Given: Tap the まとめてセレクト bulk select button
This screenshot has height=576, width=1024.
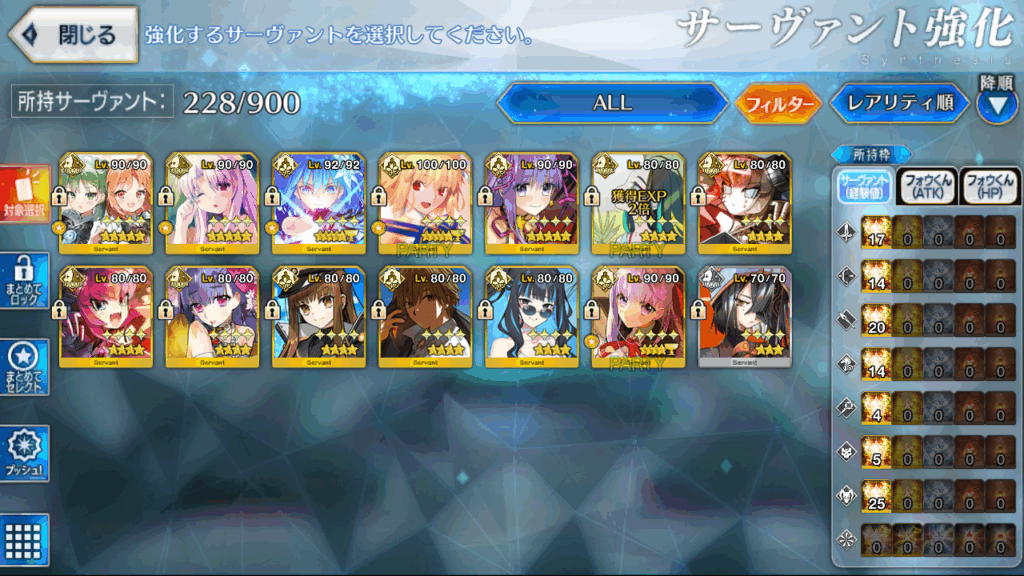Looking at the screenshot, I should [x=25, y=367].
